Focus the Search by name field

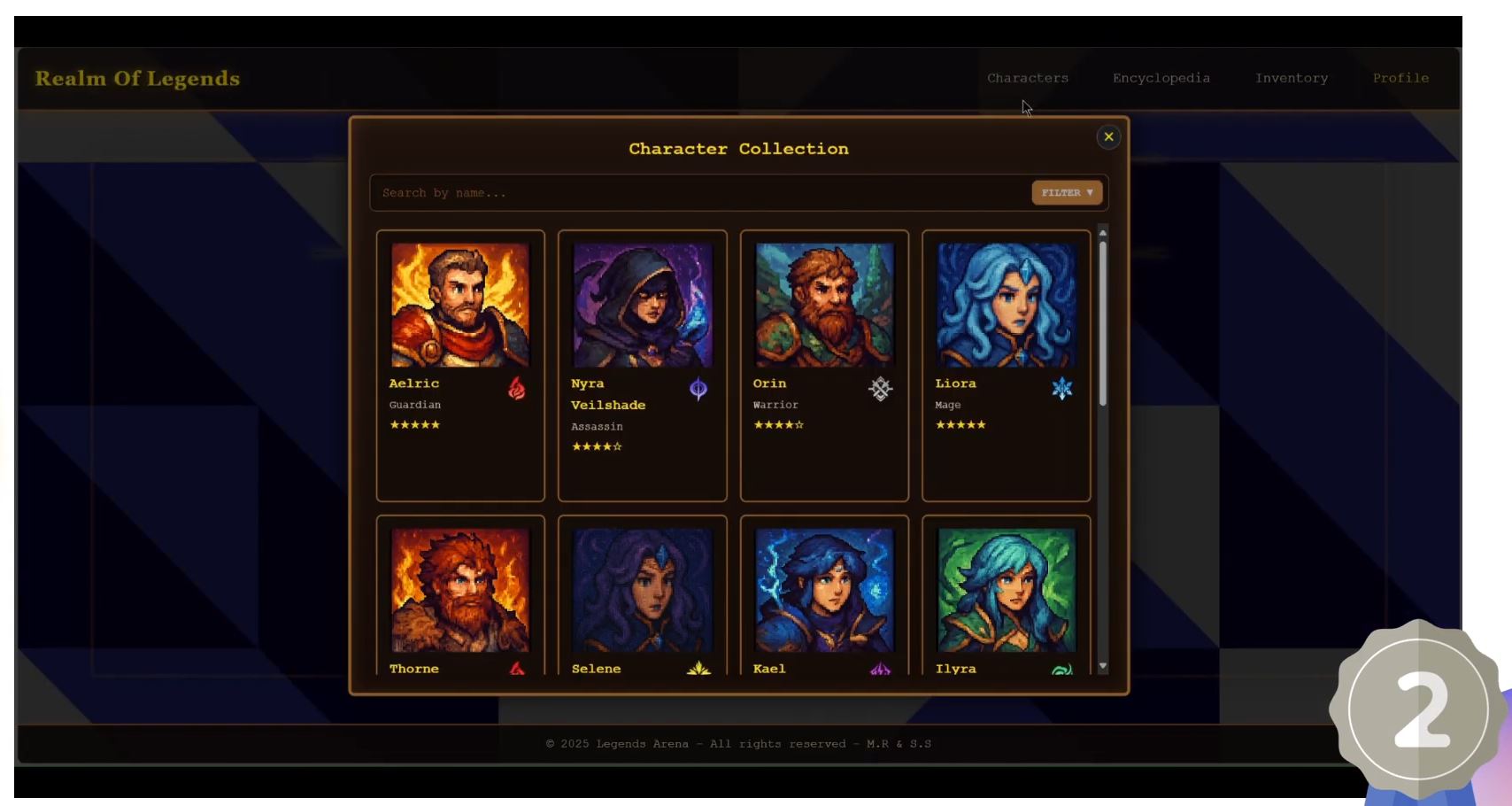tap(699, 192)
